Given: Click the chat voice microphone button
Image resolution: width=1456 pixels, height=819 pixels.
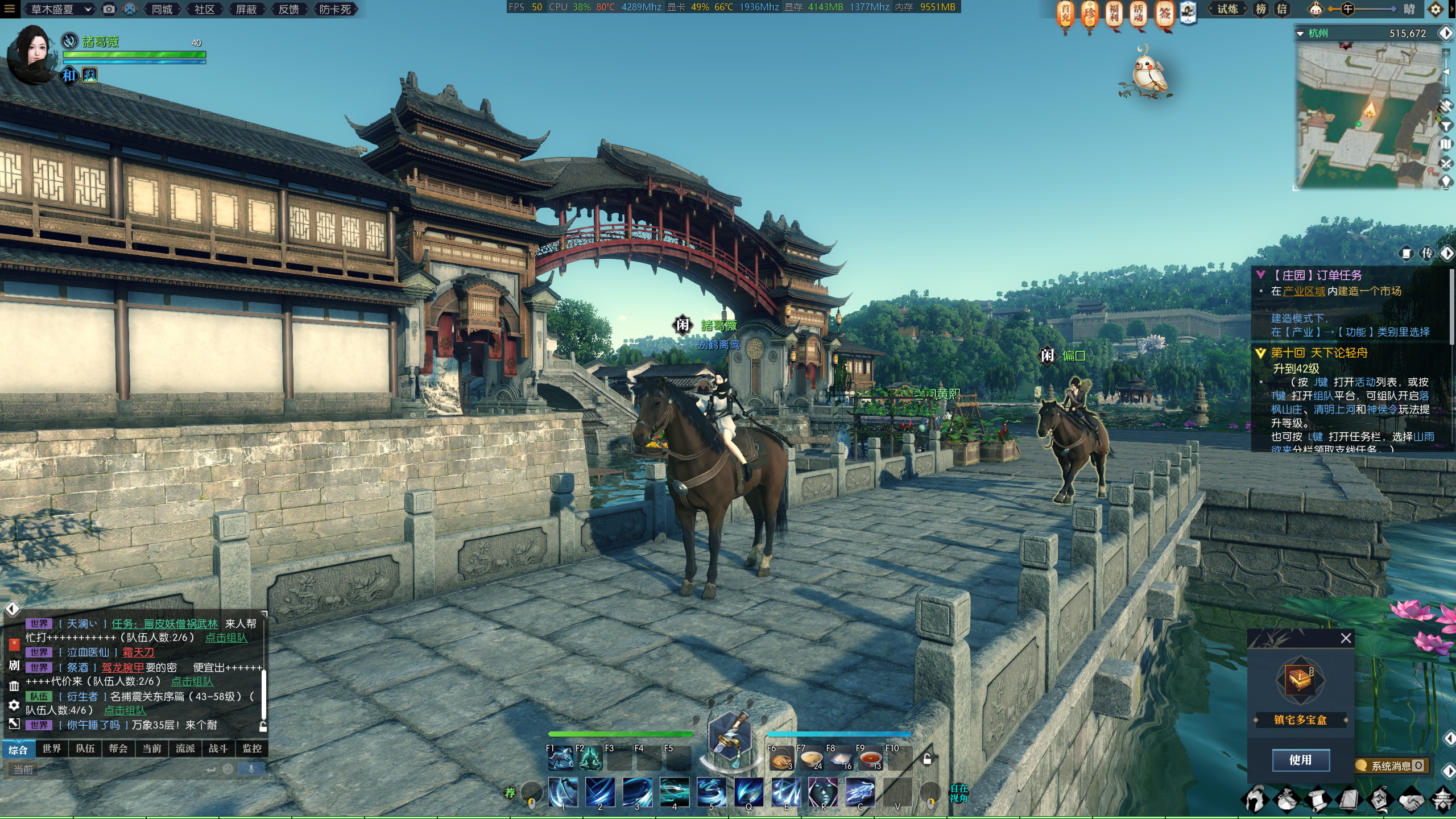Looking at the screenshot, I should (251, 769).
